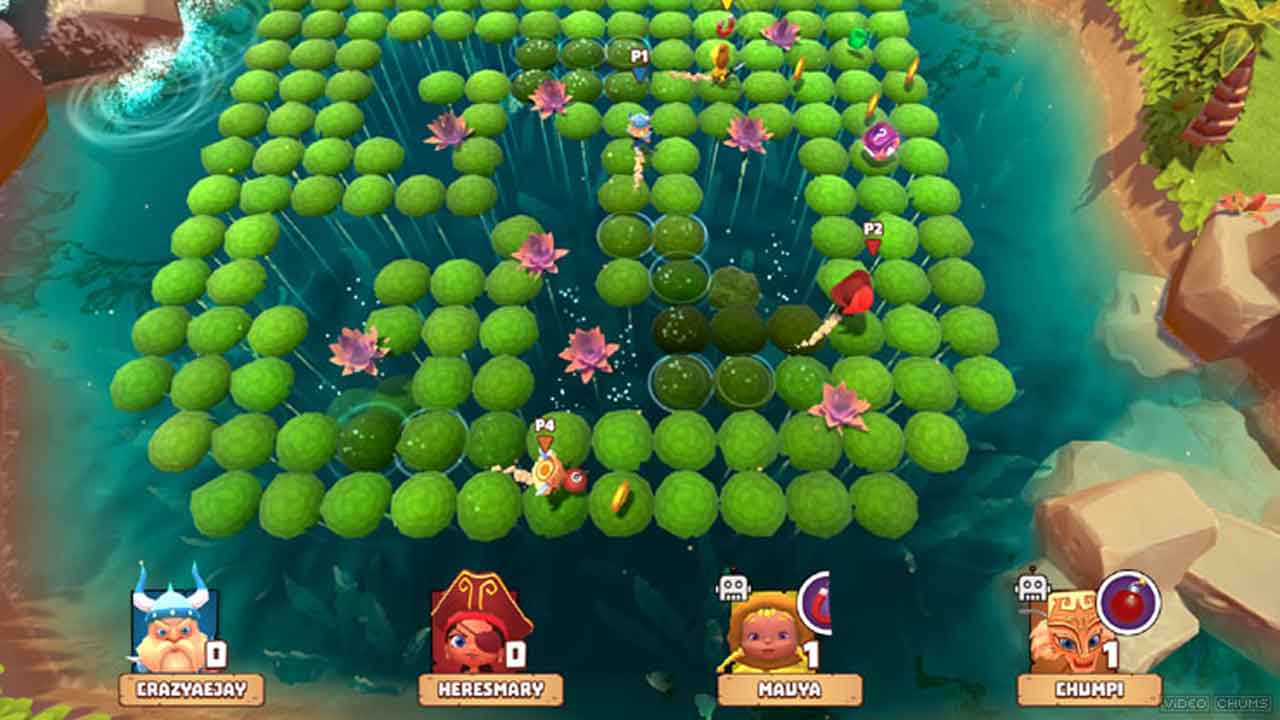Select the CrazyAejay viking portrait
Screen dimensions: 1280x720
(172, 628)
